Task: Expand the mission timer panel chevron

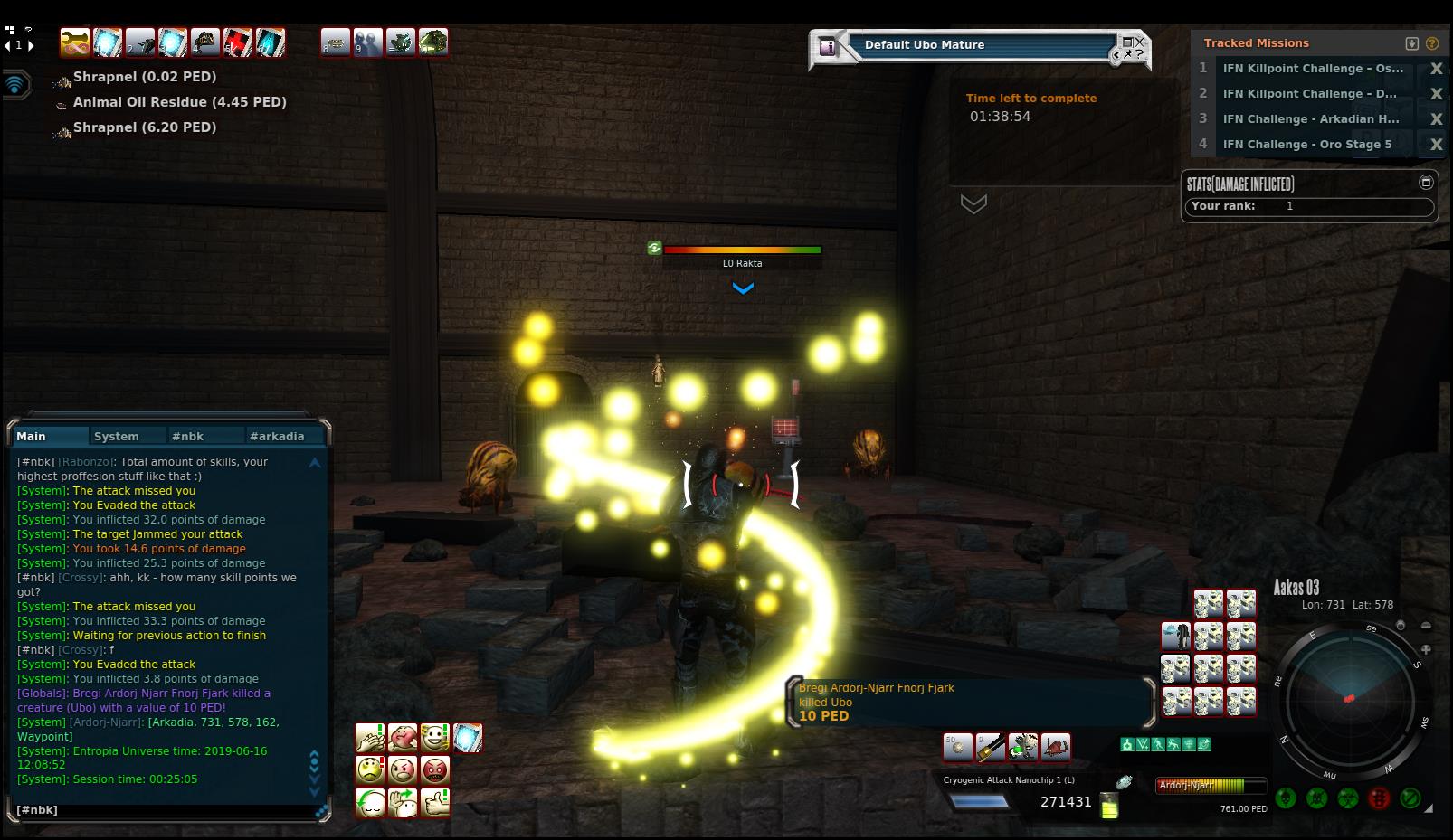Action: click(973, 204)
